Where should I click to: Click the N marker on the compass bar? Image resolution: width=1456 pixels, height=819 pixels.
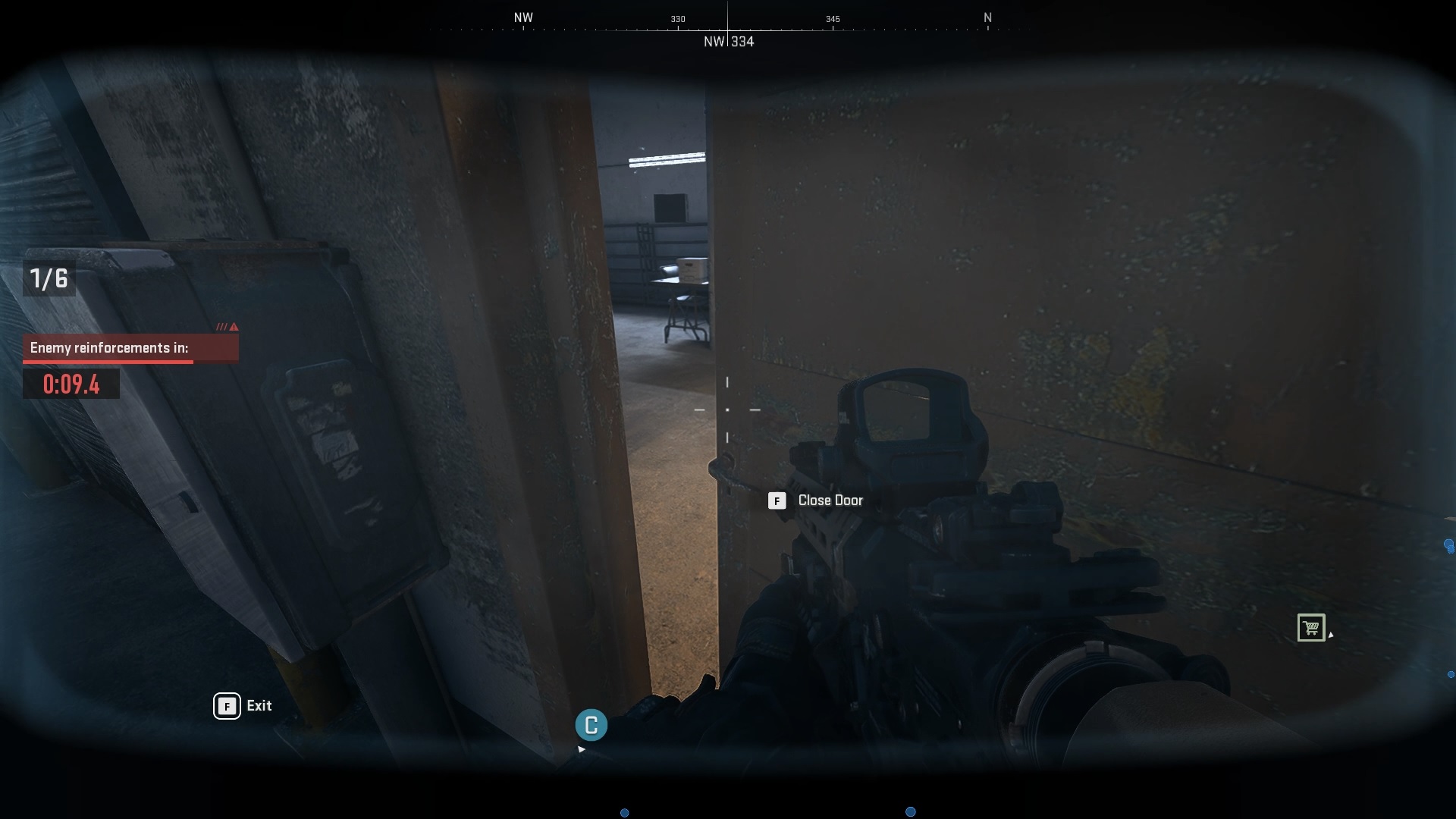pyautogui.click(x=987, y=17)
